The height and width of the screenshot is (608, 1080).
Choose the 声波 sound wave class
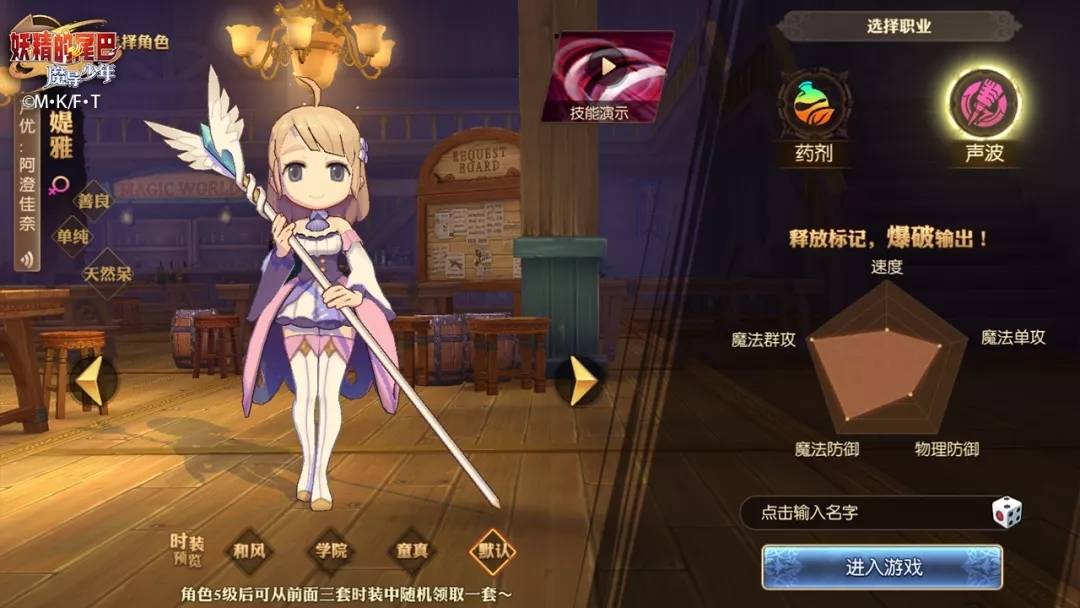984,105
